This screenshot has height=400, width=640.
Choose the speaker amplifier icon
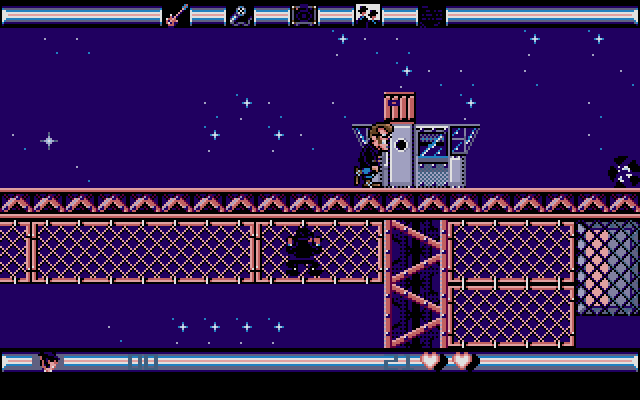point(304,15)
